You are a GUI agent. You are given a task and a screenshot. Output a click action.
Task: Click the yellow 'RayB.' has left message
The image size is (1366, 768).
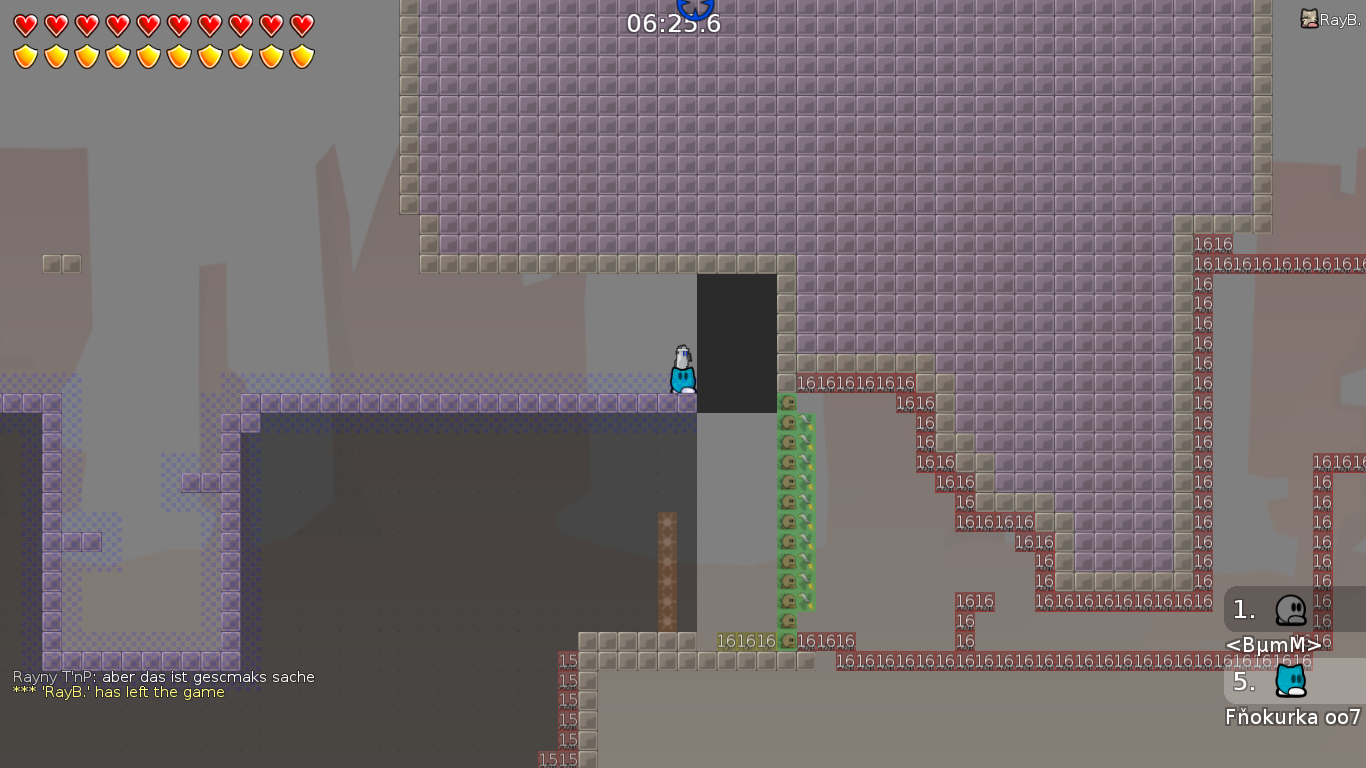pyautogui.click(x=116, y=691)
